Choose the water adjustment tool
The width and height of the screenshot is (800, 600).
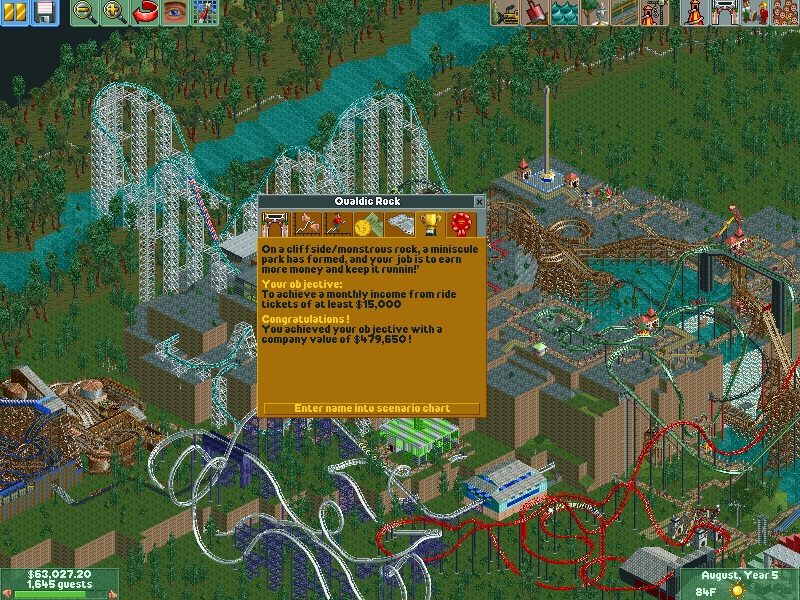564,13
